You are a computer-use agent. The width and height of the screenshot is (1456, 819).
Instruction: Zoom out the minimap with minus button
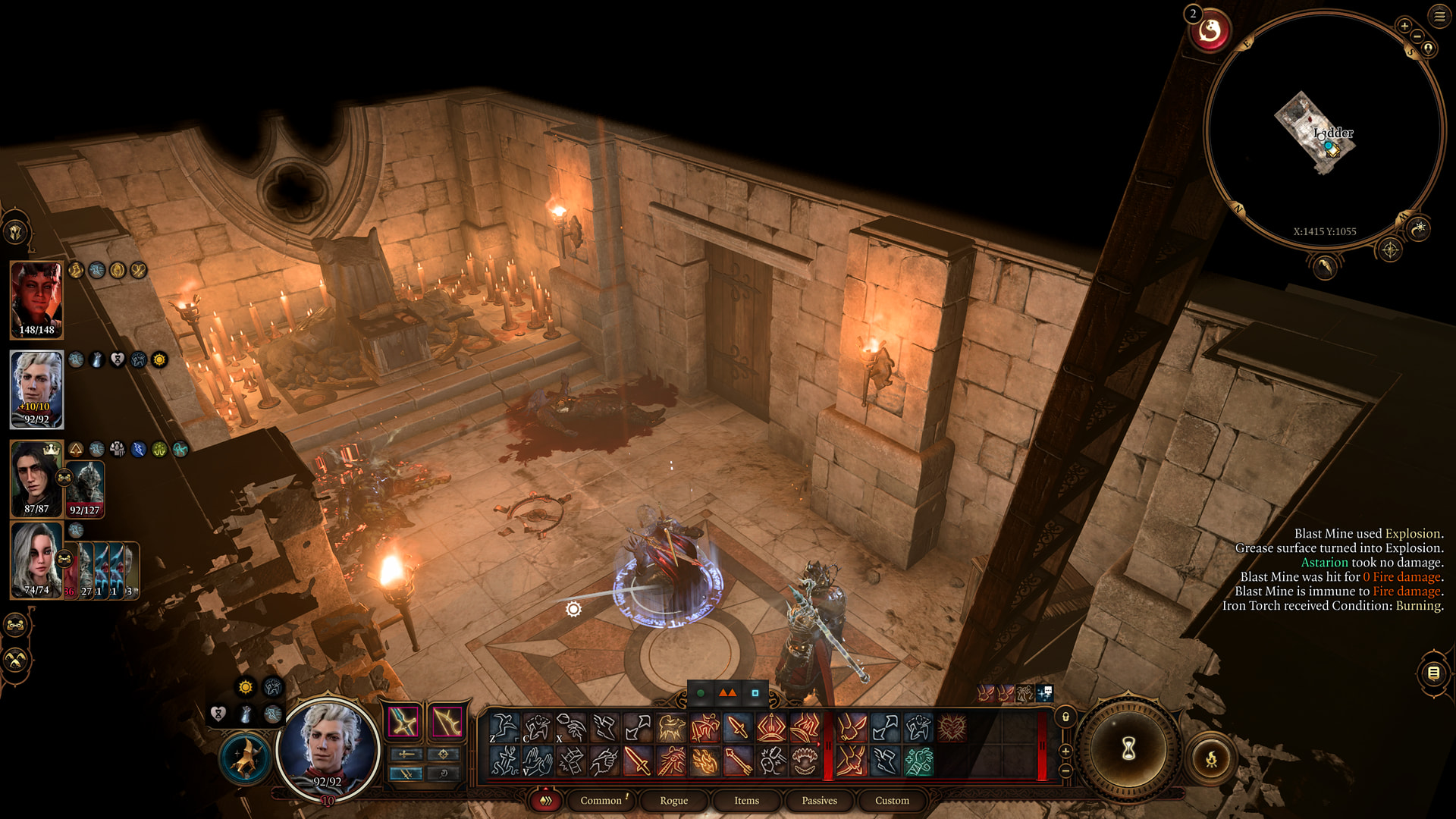pyautogui.click(x=1417, y=36)
